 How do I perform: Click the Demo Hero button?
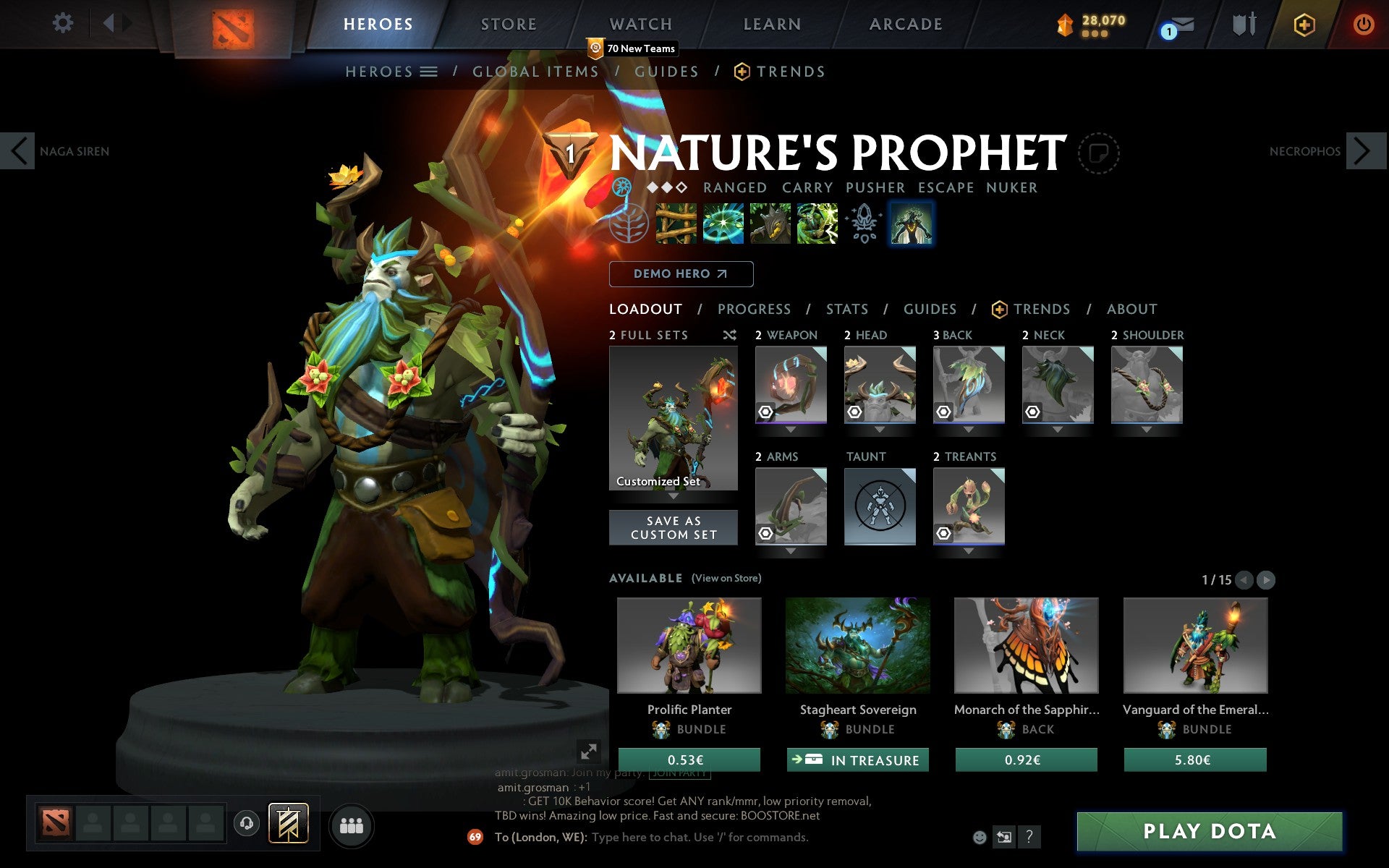681,274
